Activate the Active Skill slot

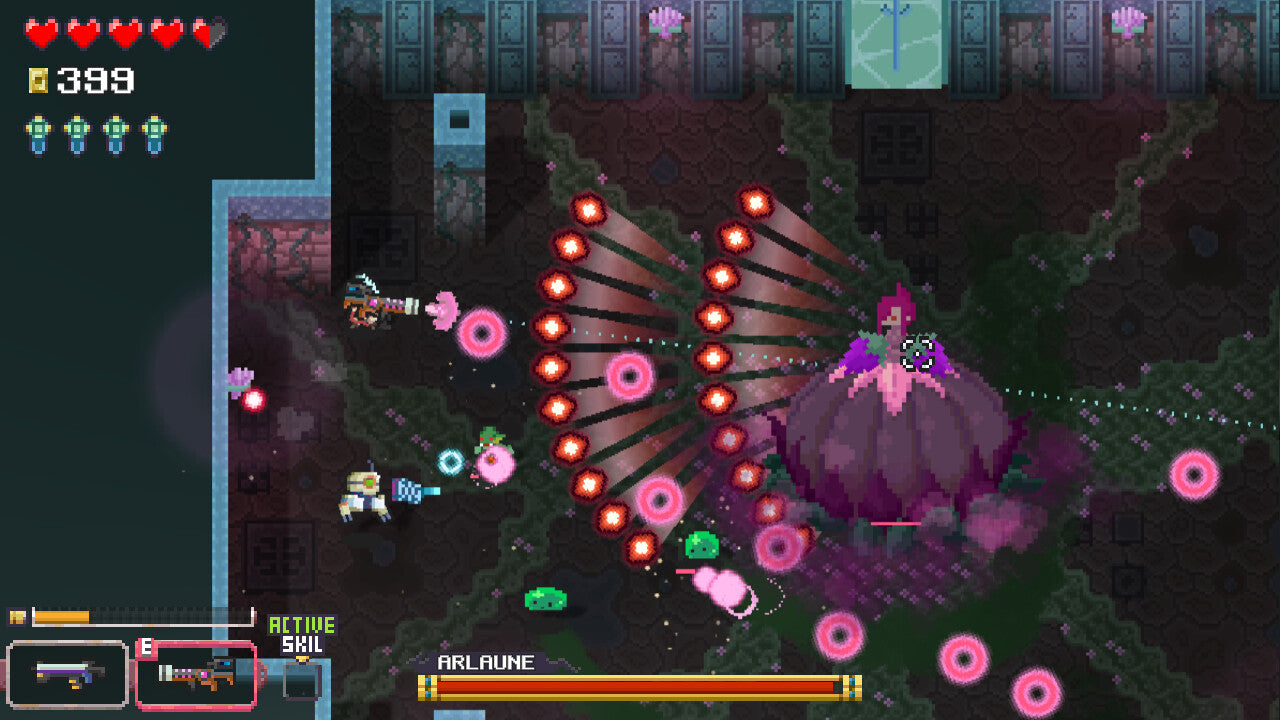click(x=302, y=678)
